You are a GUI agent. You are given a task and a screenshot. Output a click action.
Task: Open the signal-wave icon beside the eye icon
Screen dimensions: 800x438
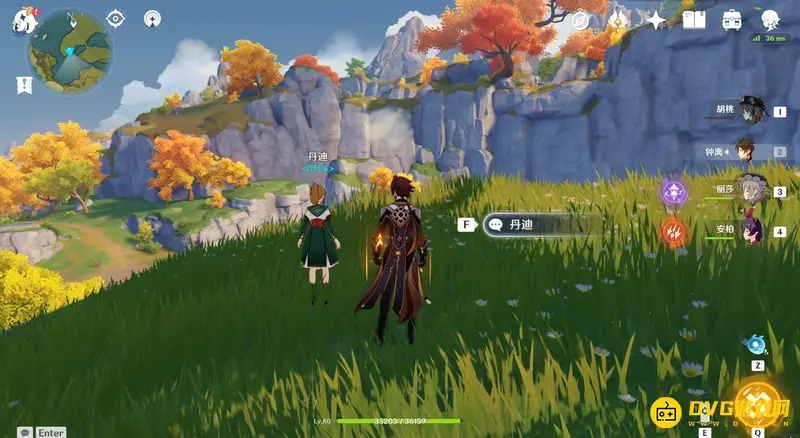click(x=152, y=18)
